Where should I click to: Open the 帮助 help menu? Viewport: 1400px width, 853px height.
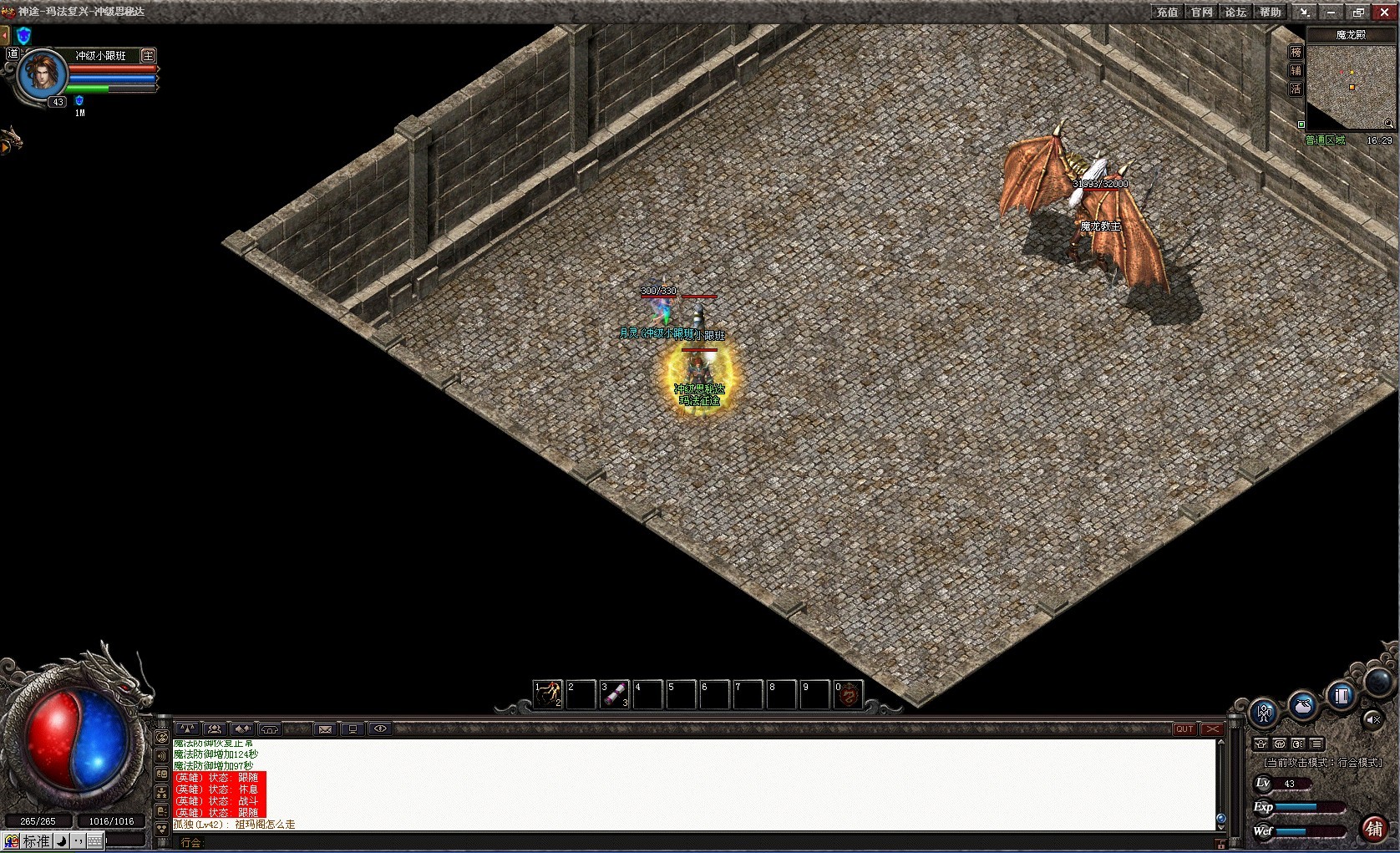click(x=1271, y=13)
